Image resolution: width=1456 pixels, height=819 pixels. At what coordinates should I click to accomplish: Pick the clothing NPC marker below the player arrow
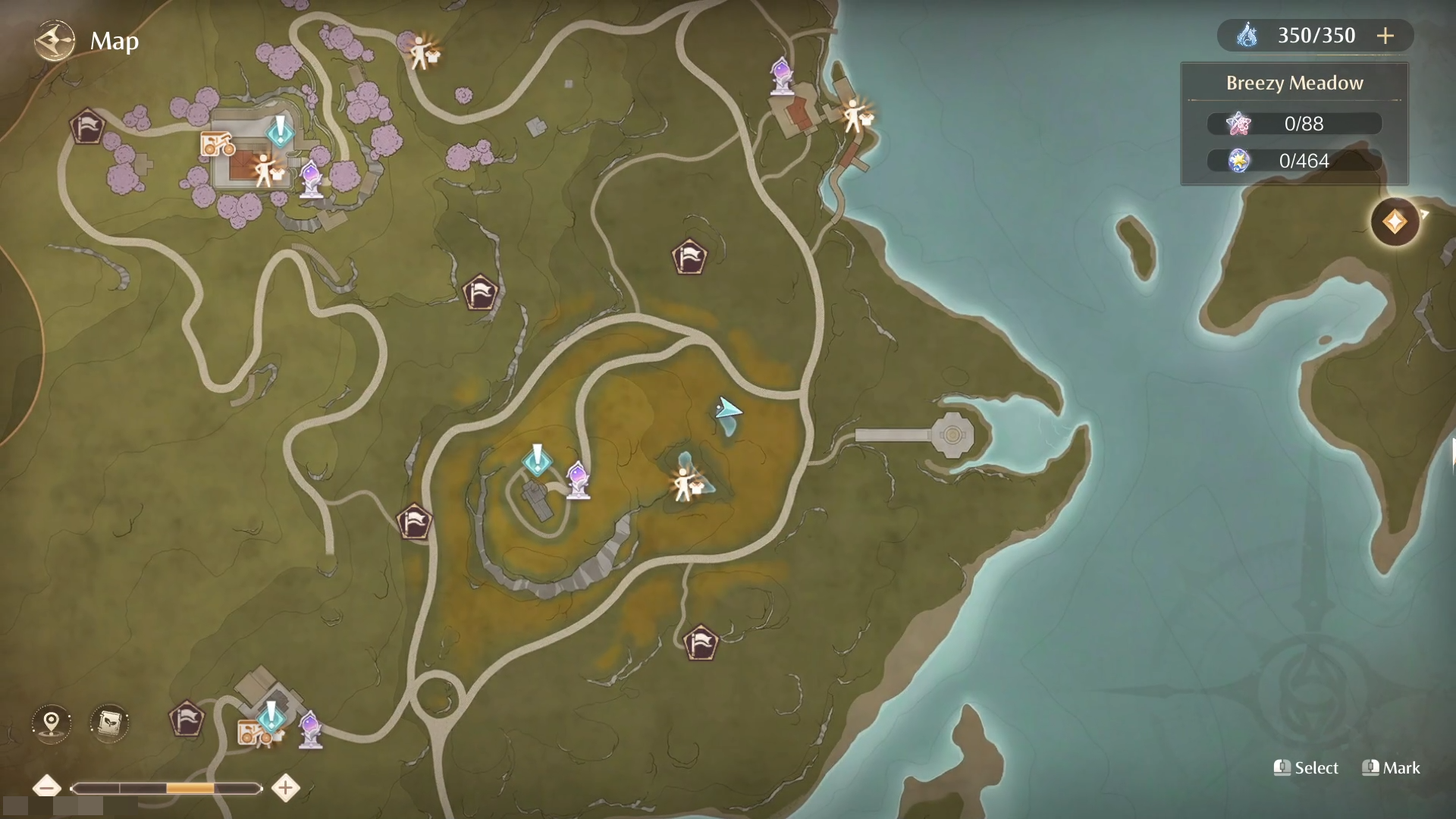pyautogui.click(x=687, y=485)
